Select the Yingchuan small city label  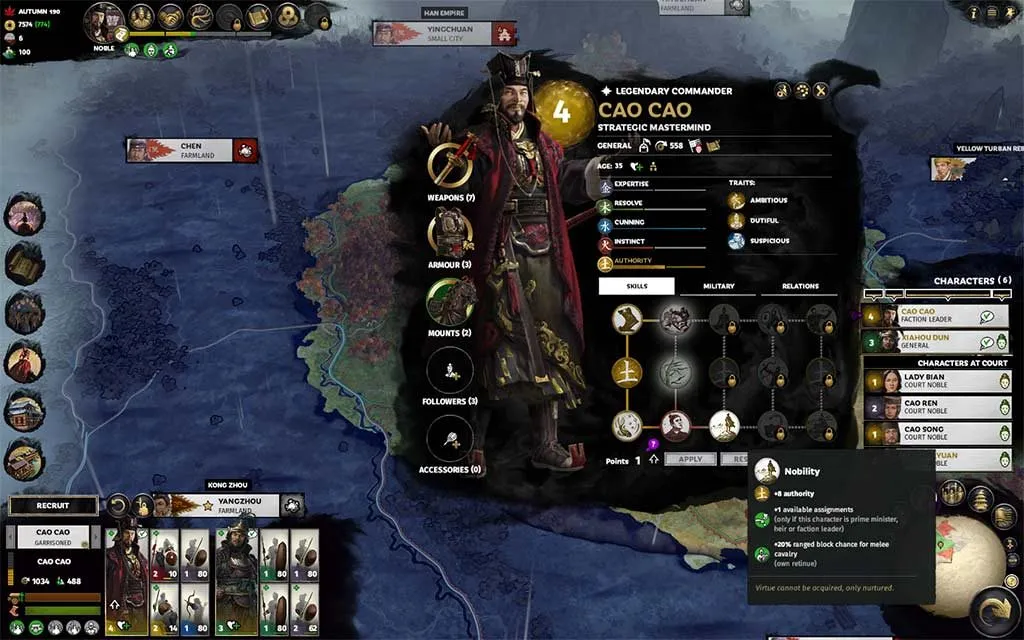click(433, 33)
